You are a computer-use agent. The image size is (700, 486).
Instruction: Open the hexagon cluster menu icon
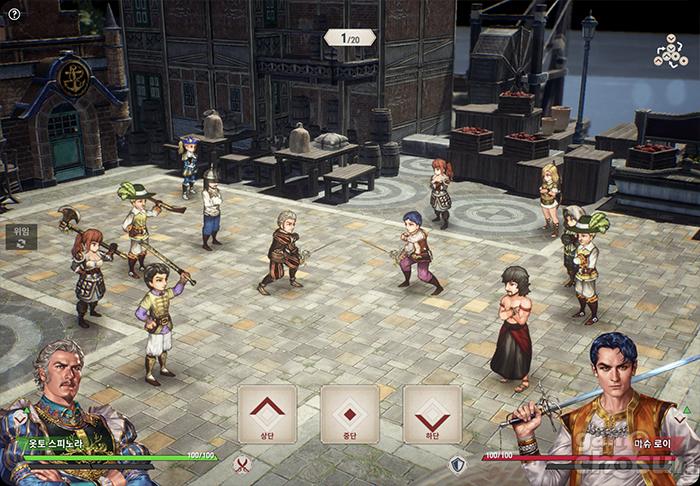point(671,50)
